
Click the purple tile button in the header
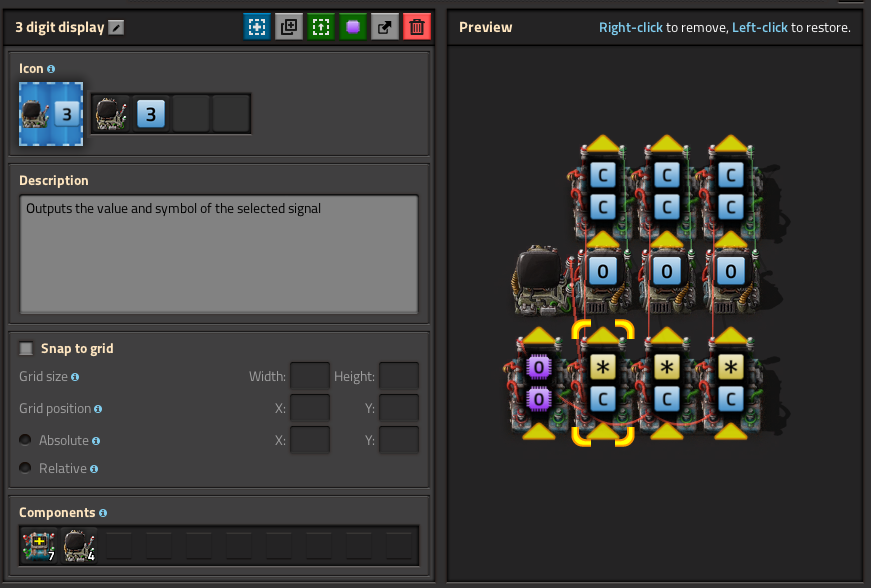point(353,27)
